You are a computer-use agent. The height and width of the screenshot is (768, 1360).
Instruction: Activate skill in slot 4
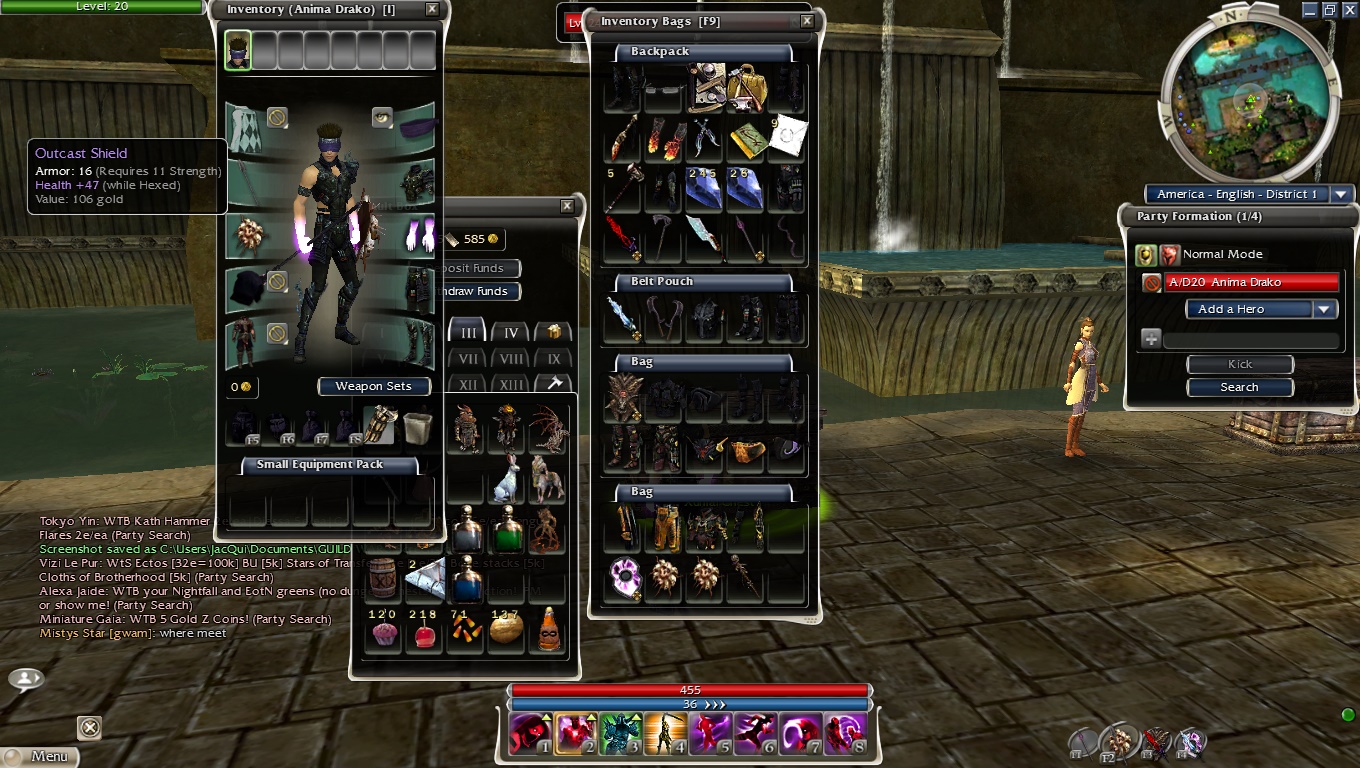pyautogui.click(x=665, y=733)
